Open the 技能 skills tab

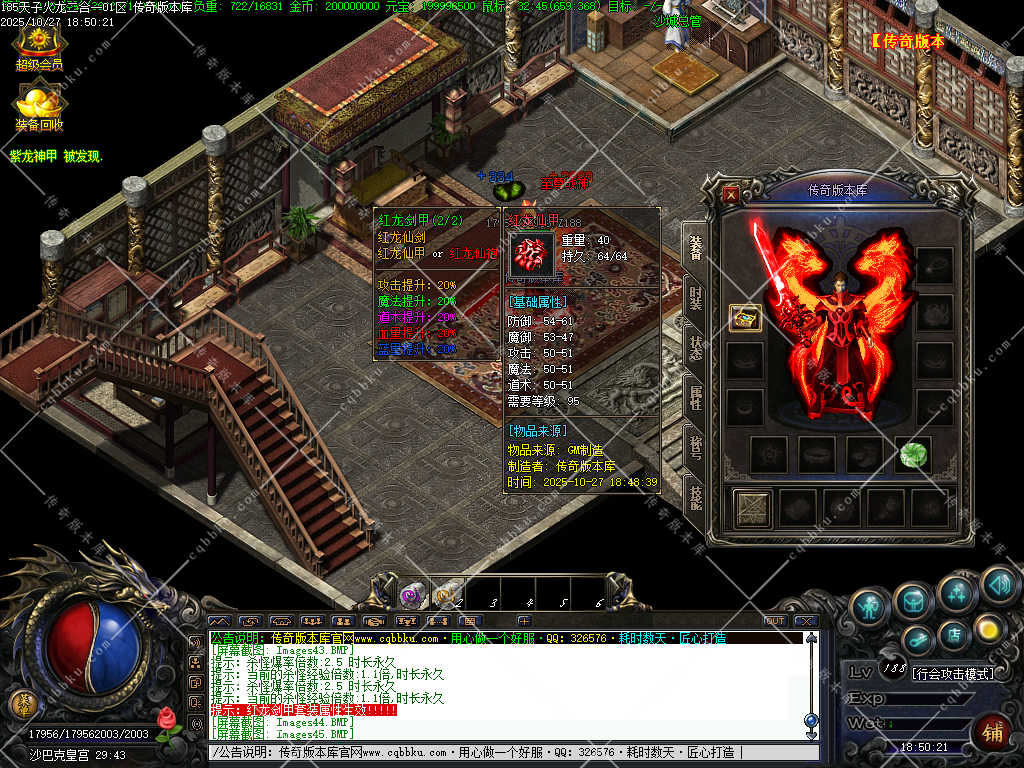click(694, 495)
